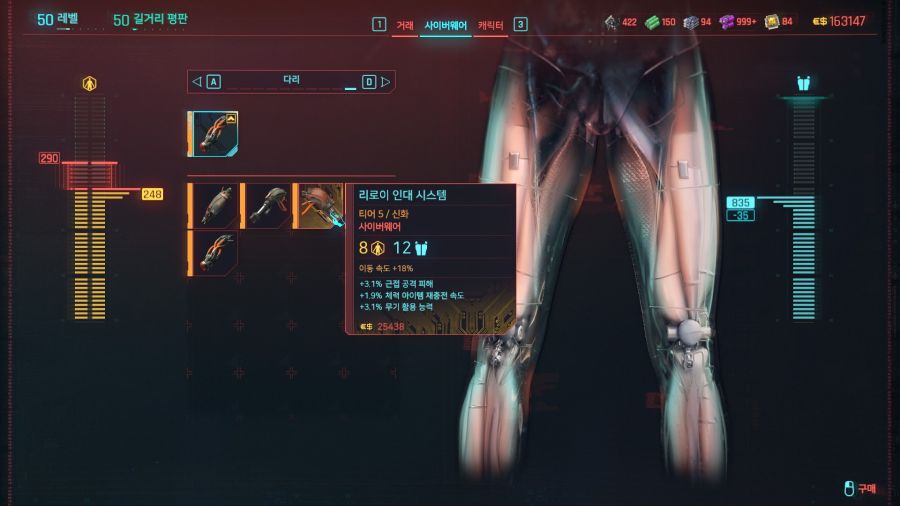This screenshot has width=900, height=506.
Task: Choose the highlighted 리로이 인대 시스템 item
Action: [x=320, y=205]
